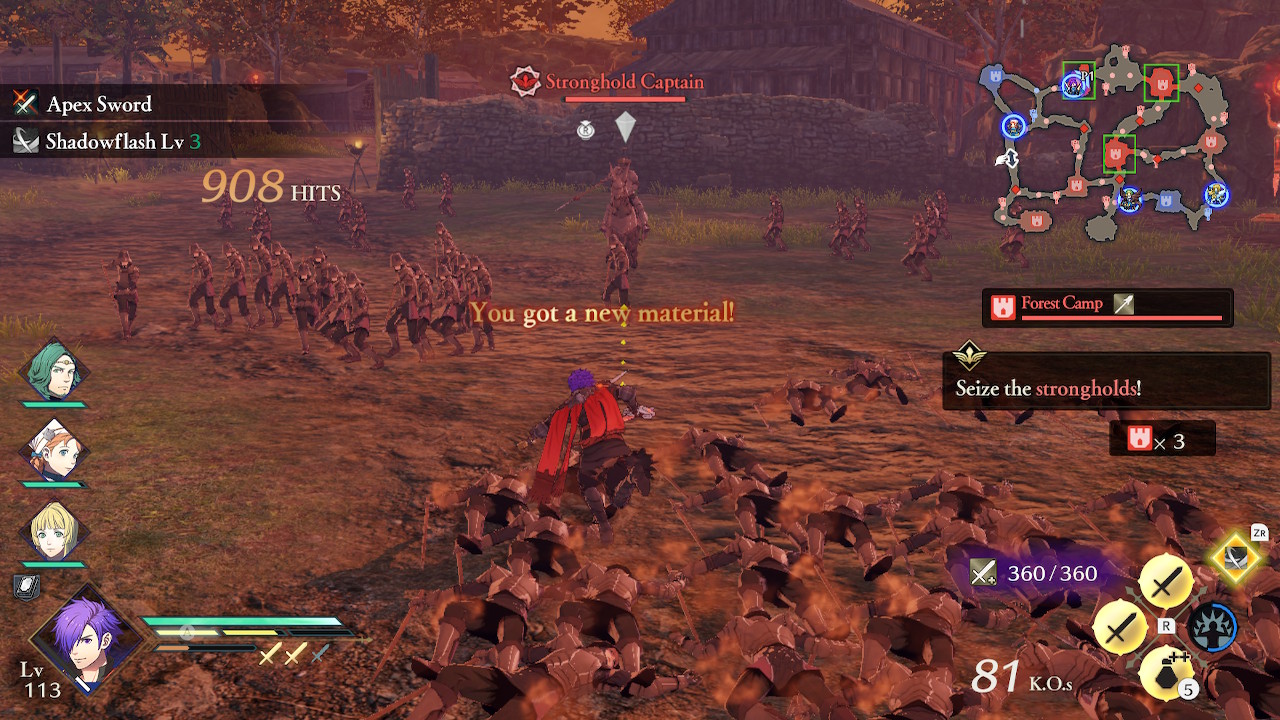Click the golden objective crest above Seize the strongholds
The image size is (1280, 720).
tap(969, 356)
